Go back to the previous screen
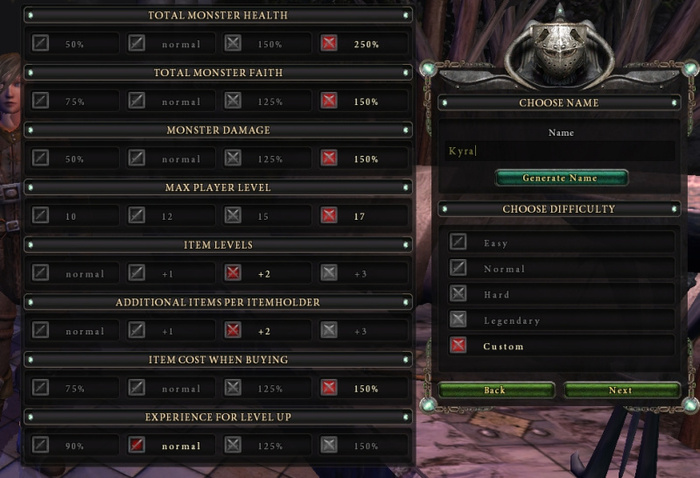The width and height of the screenshot is (700, 478). coord(495,390)
